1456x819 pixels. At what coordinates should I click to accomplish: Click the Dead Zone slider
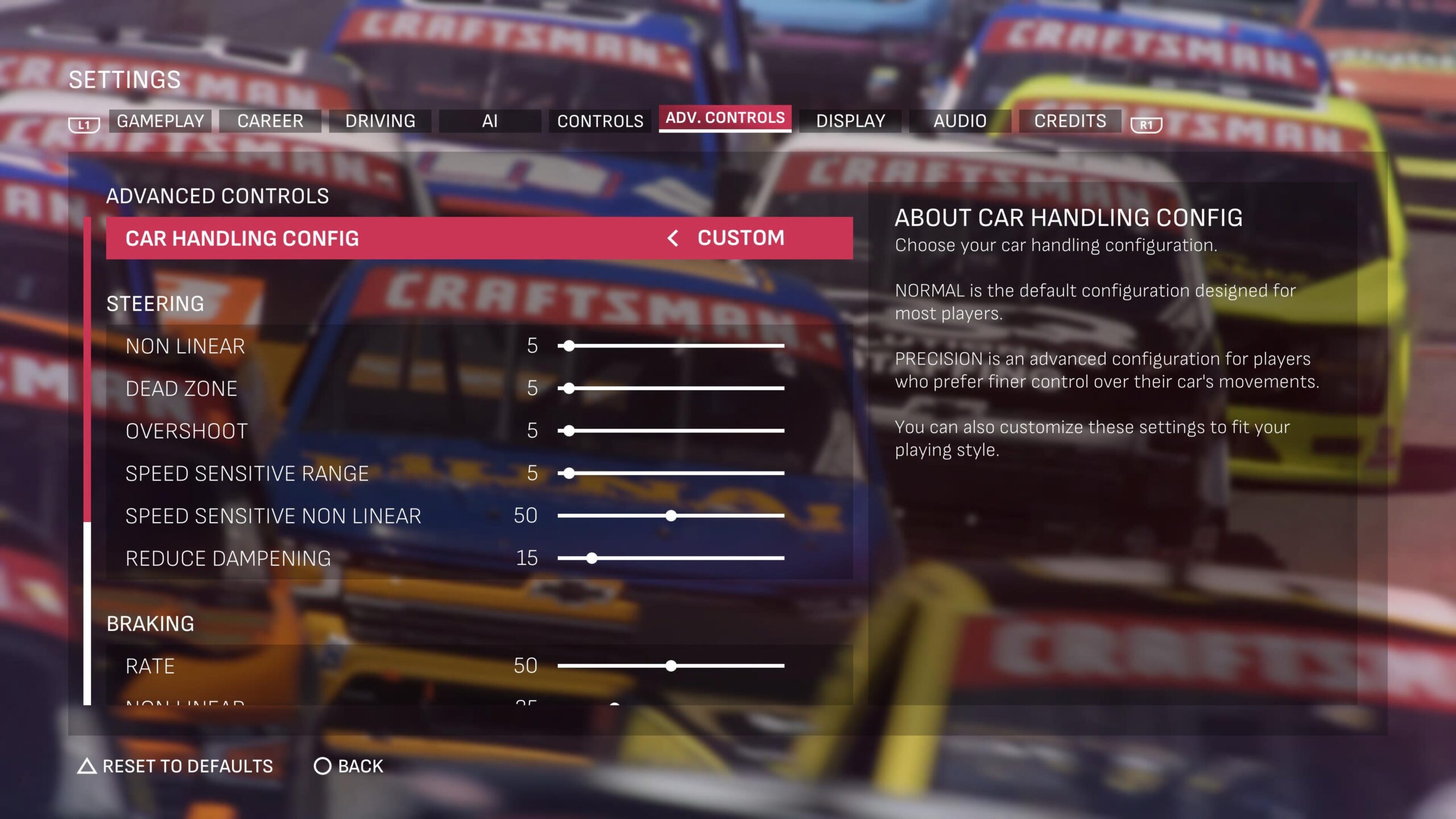569,388
